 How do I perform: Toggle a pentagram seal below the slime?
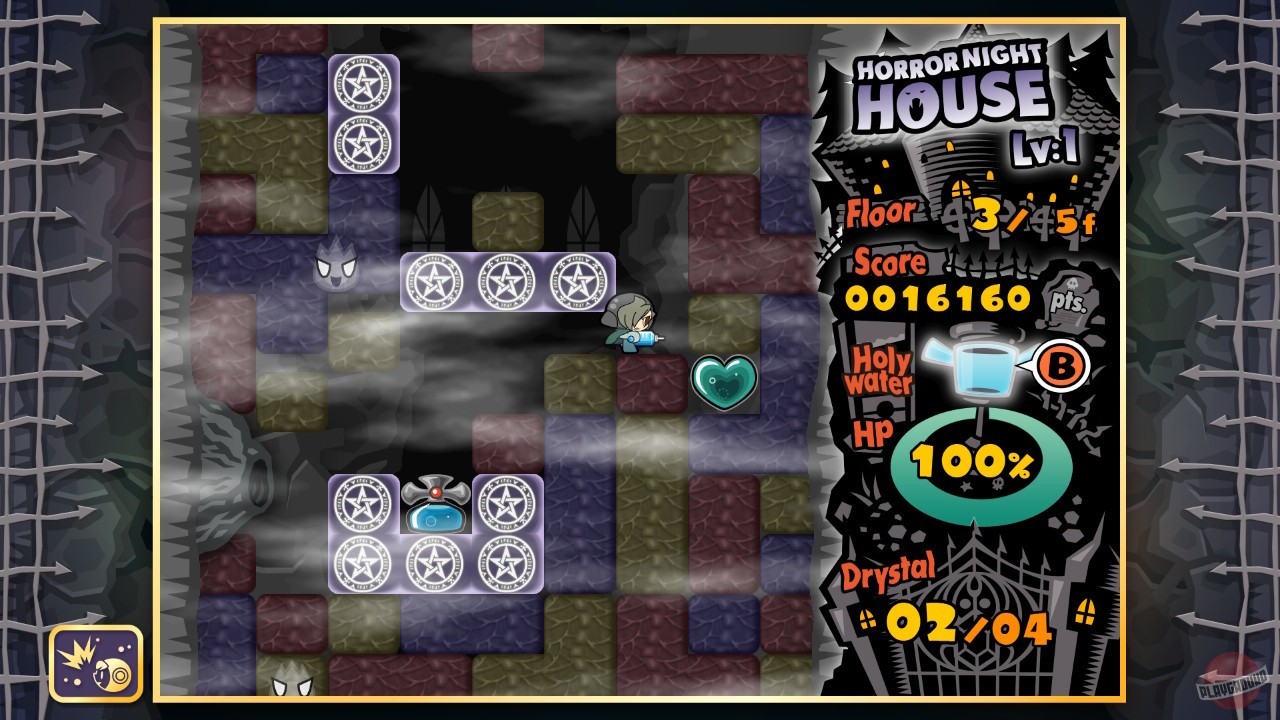[434, 563]
